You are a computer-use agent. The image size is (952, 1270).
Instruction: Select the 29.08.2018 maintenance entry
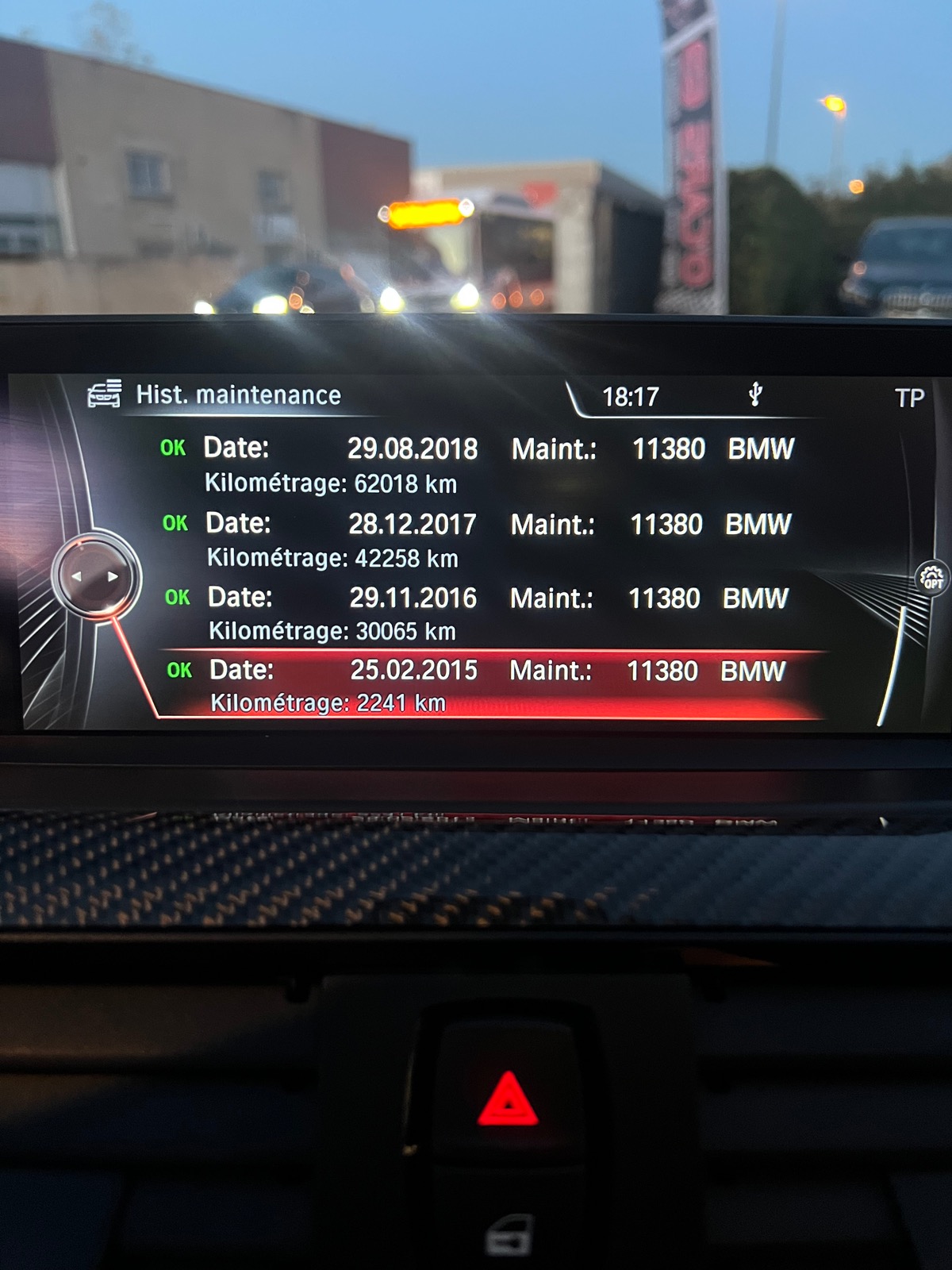tap(476, 464)
